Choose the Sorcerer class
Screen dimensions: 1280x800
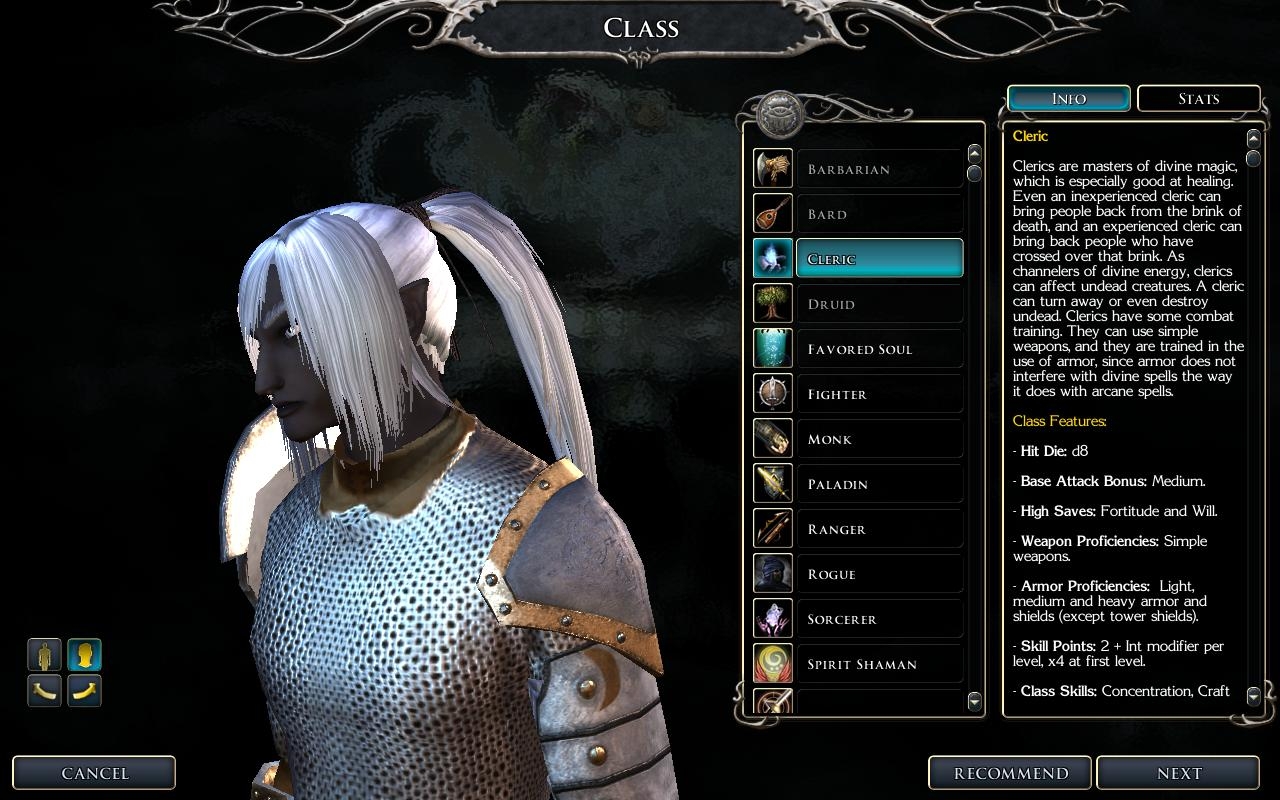(x=879, y=619)
